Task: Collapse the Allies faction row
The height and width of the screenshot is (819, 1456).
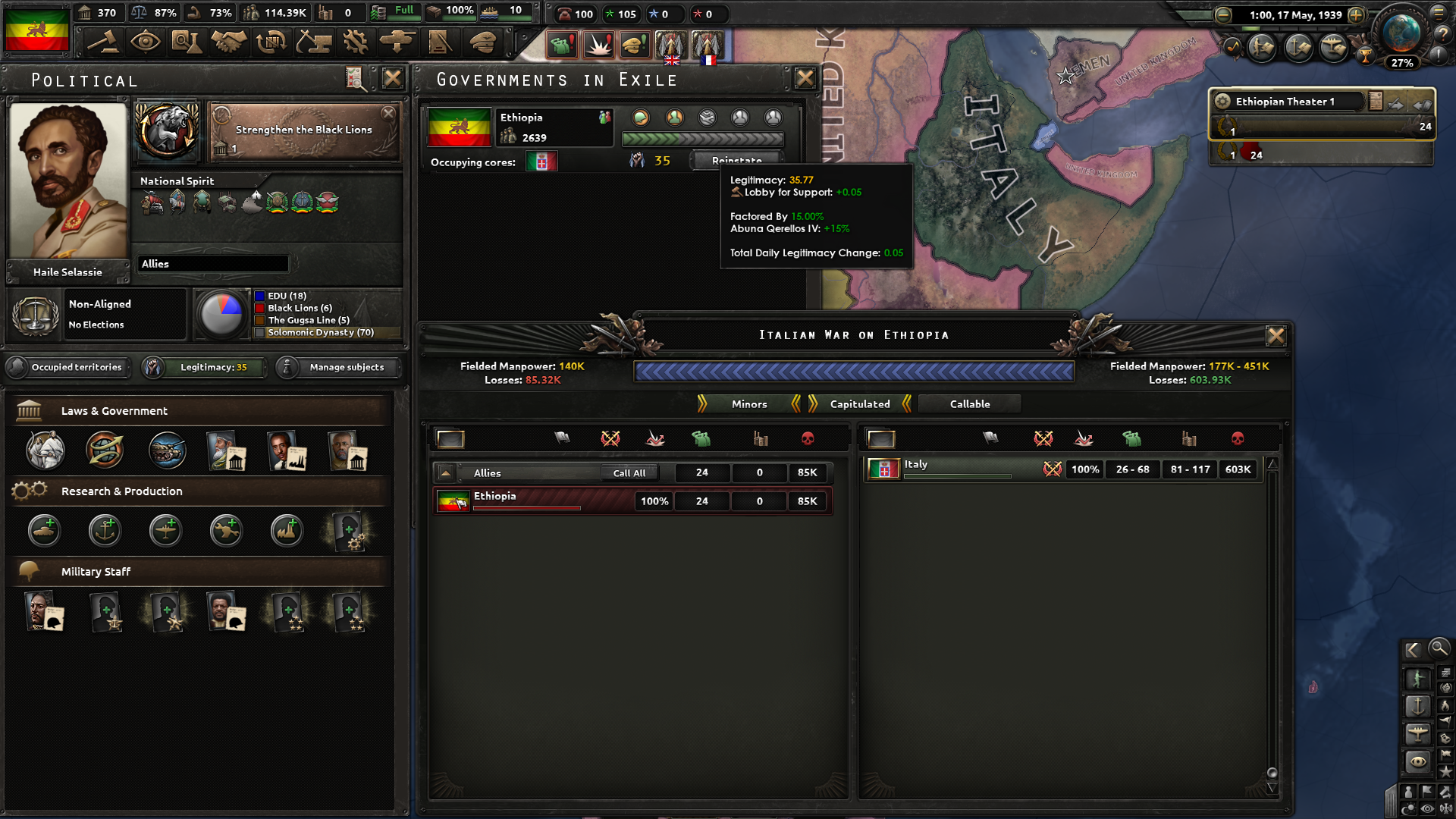Action: (x=447, y=472)
